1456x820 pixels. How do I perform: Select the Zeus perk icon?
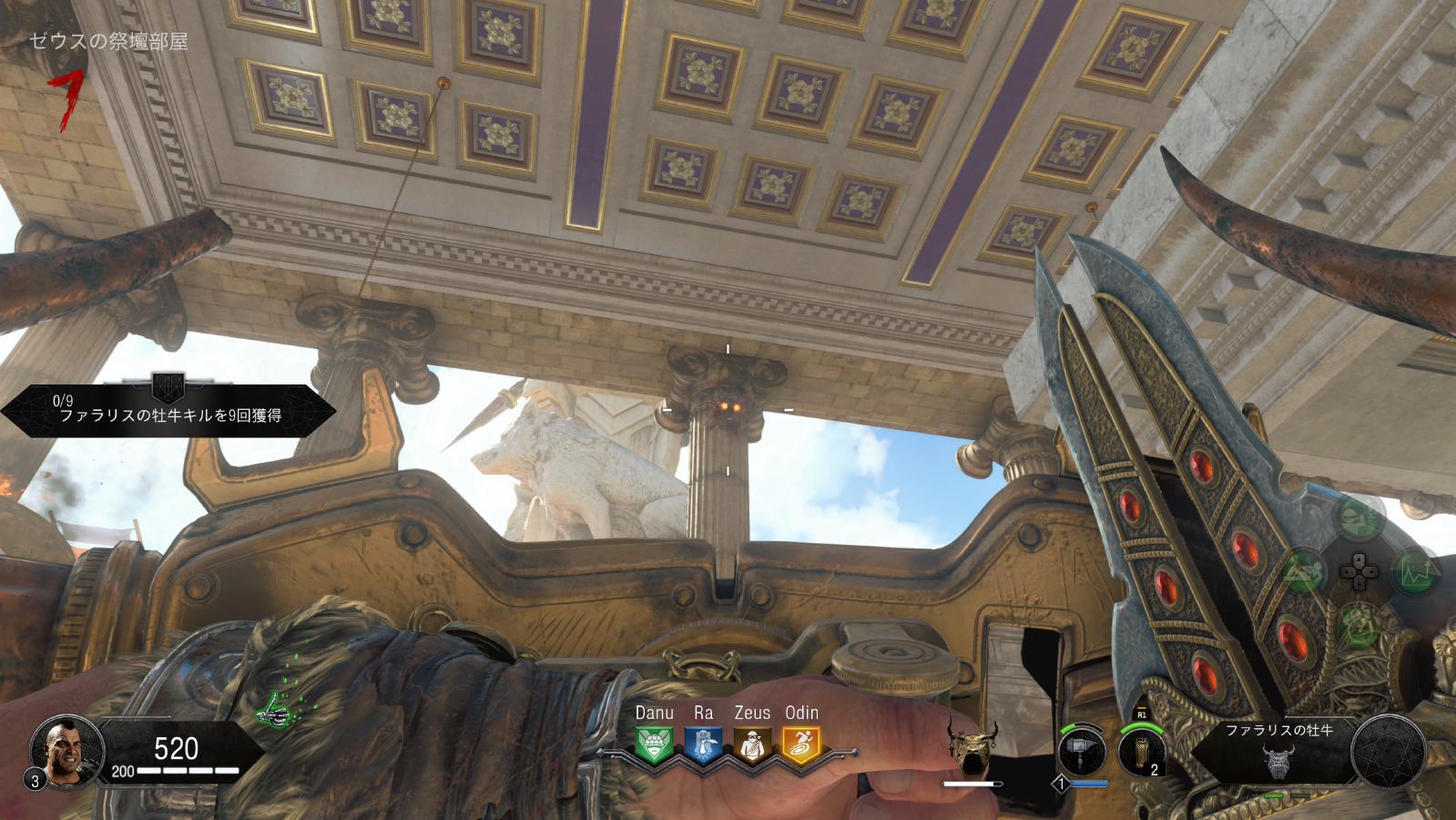click(x=752, y=745)
